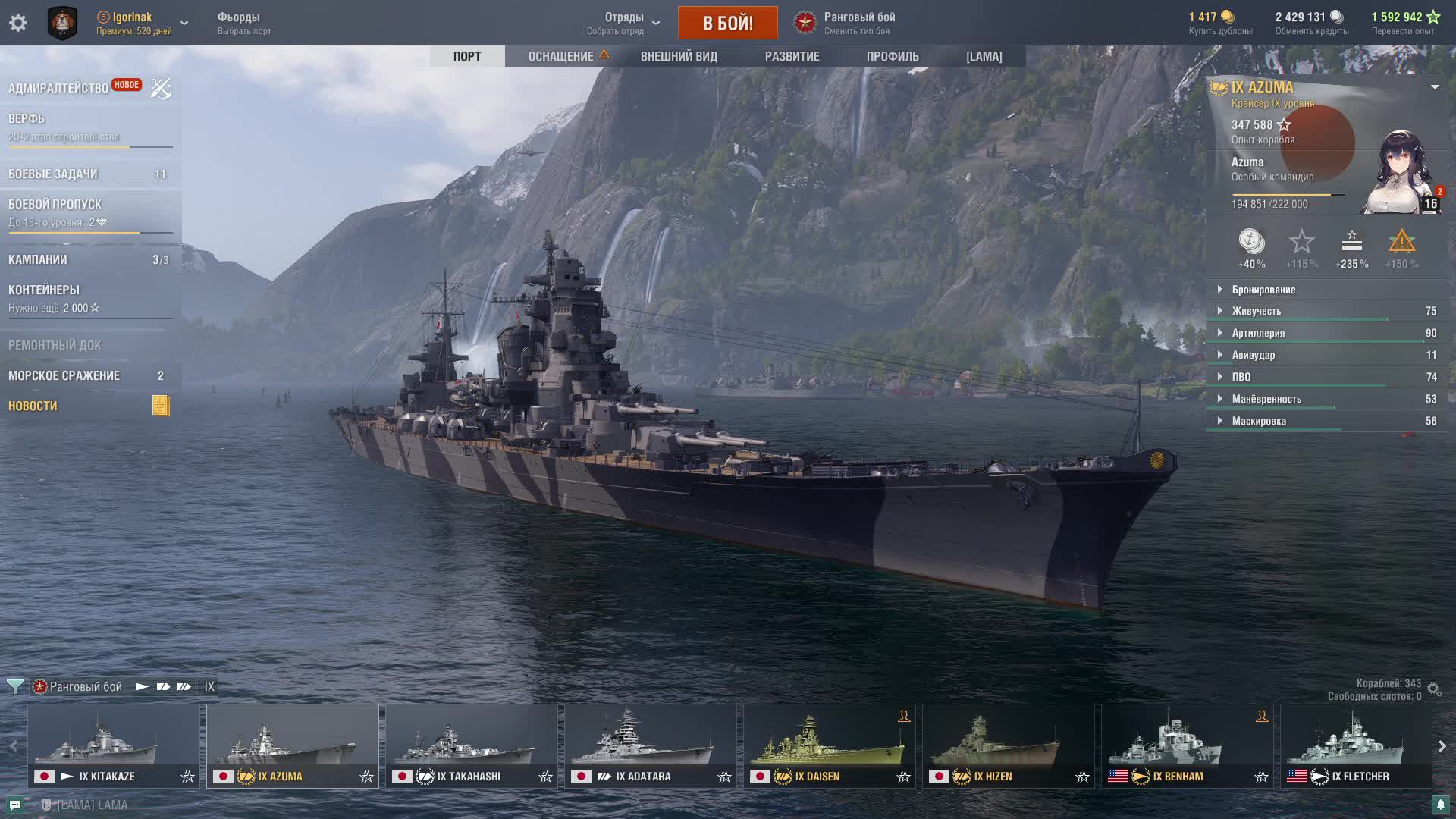This screenshot has width=1456, height=819.
Task: Open the Боевой пропуск battle pass
Action: click(x=55, y=205)
